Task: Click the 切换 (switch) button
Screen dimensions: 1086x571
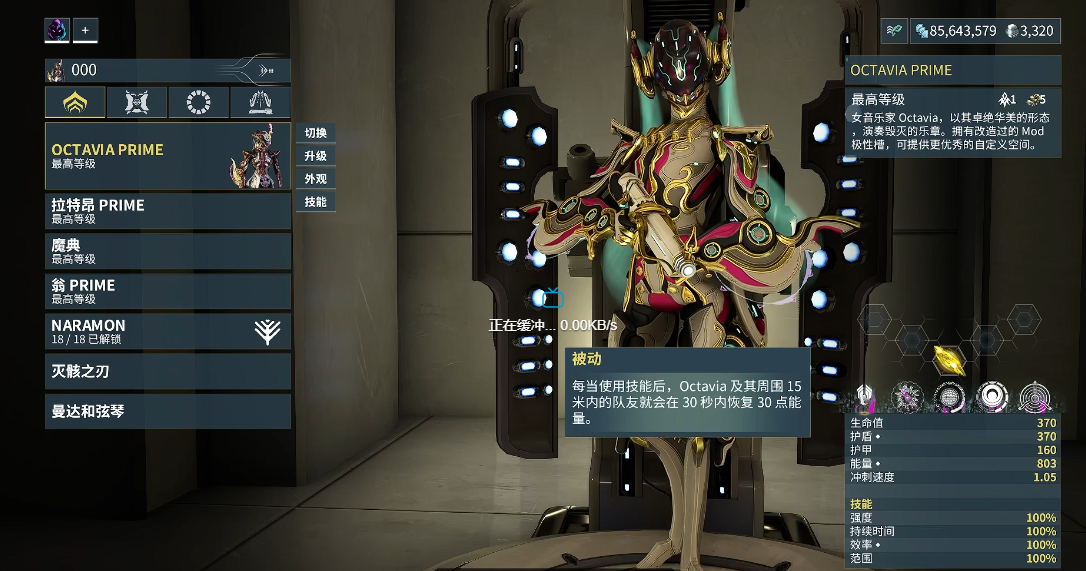Action: 315,133
